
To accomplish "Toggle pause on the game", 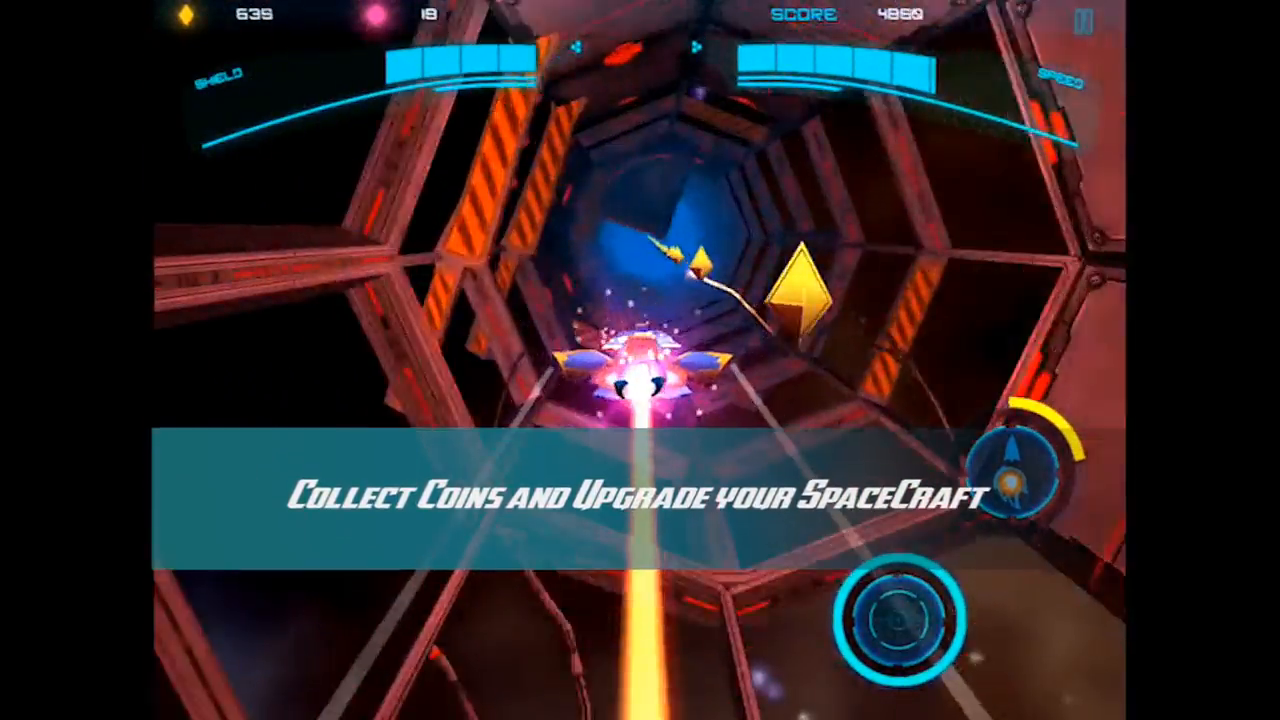I will pyautogui.click(x=1084, y=20).
